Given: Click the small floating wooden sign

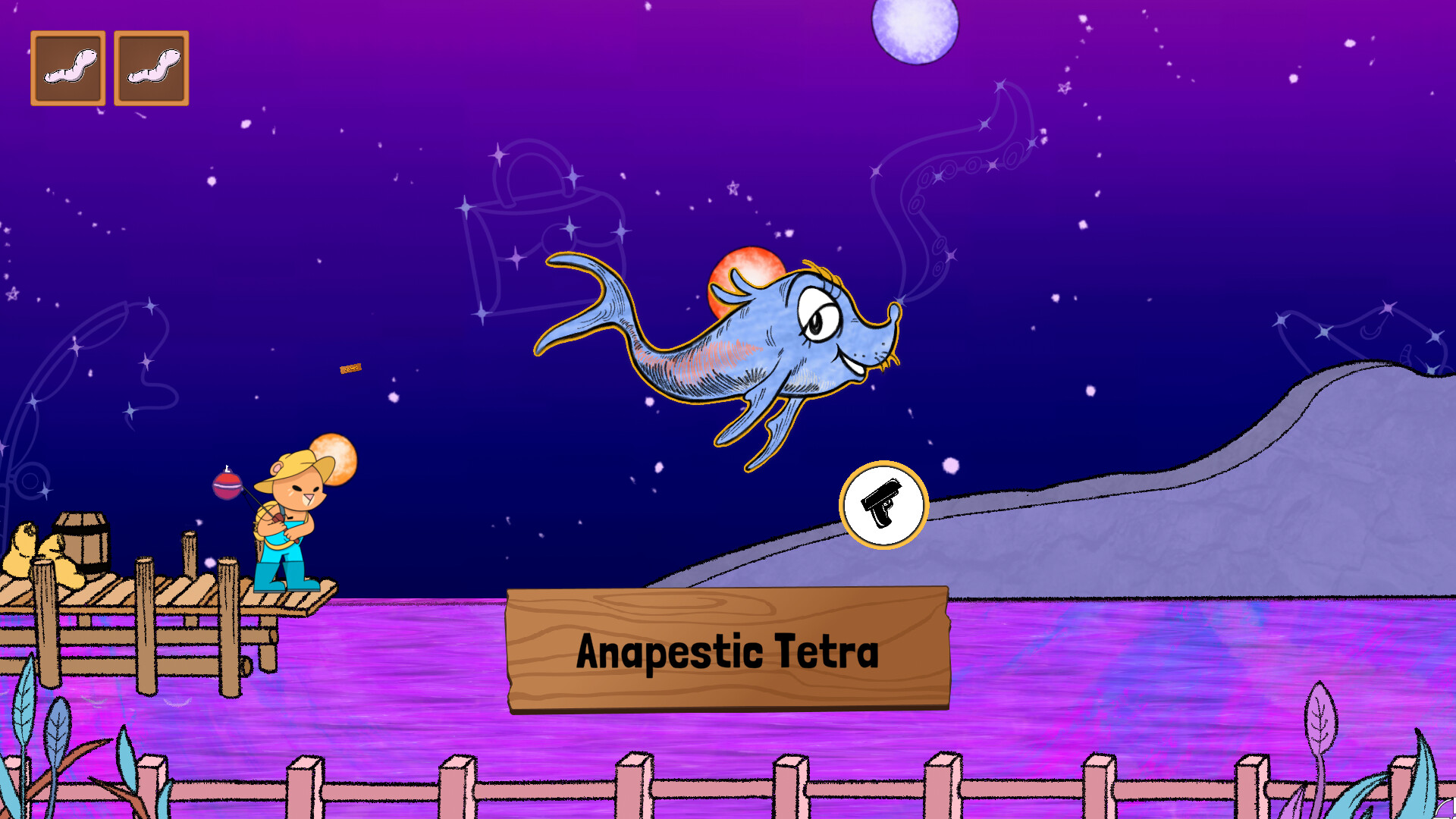Looking at the screenshot, I should tap(350, 369).
